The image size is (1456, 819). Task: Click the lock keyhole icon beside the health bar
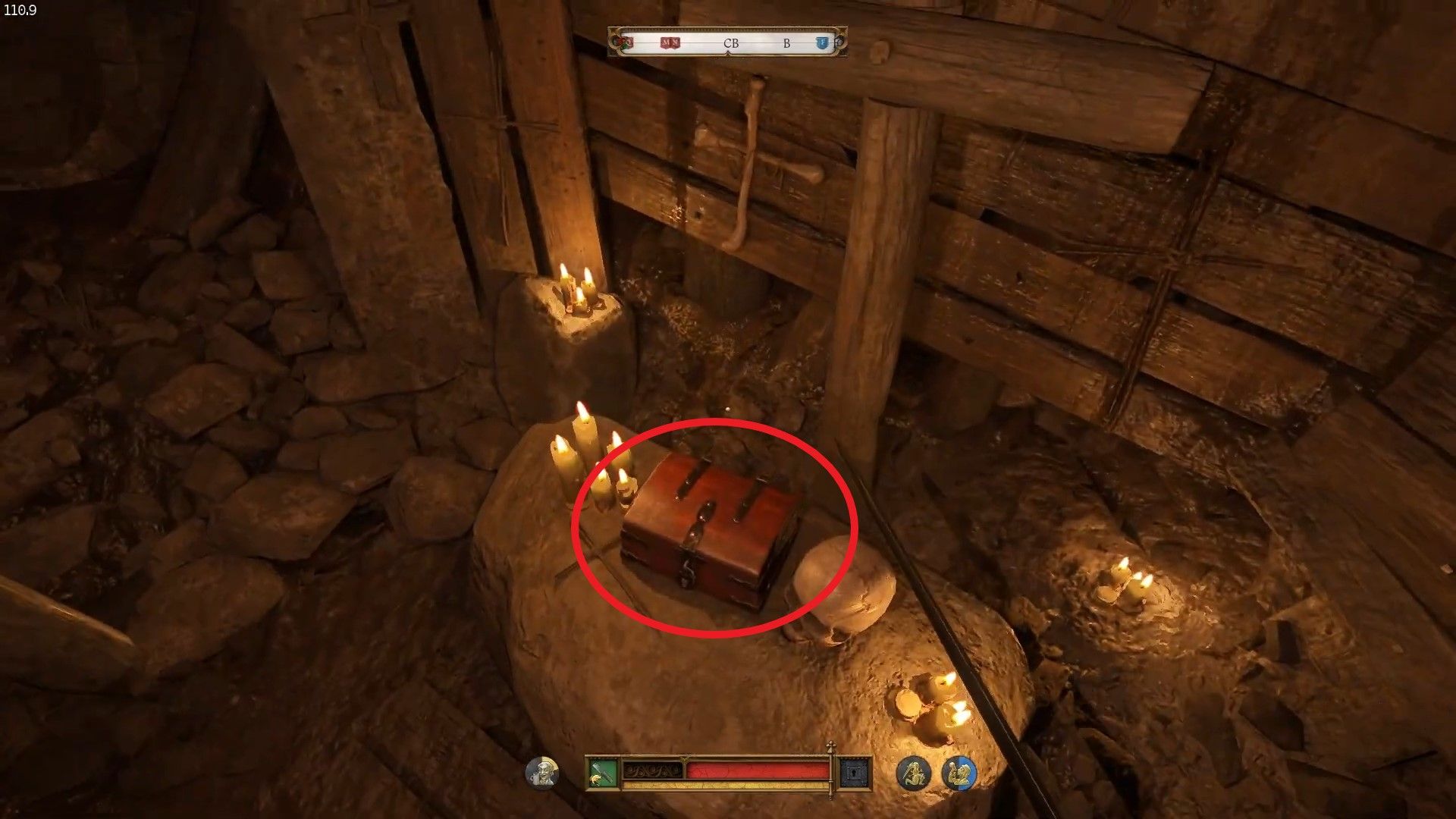(x=855, y=771)
